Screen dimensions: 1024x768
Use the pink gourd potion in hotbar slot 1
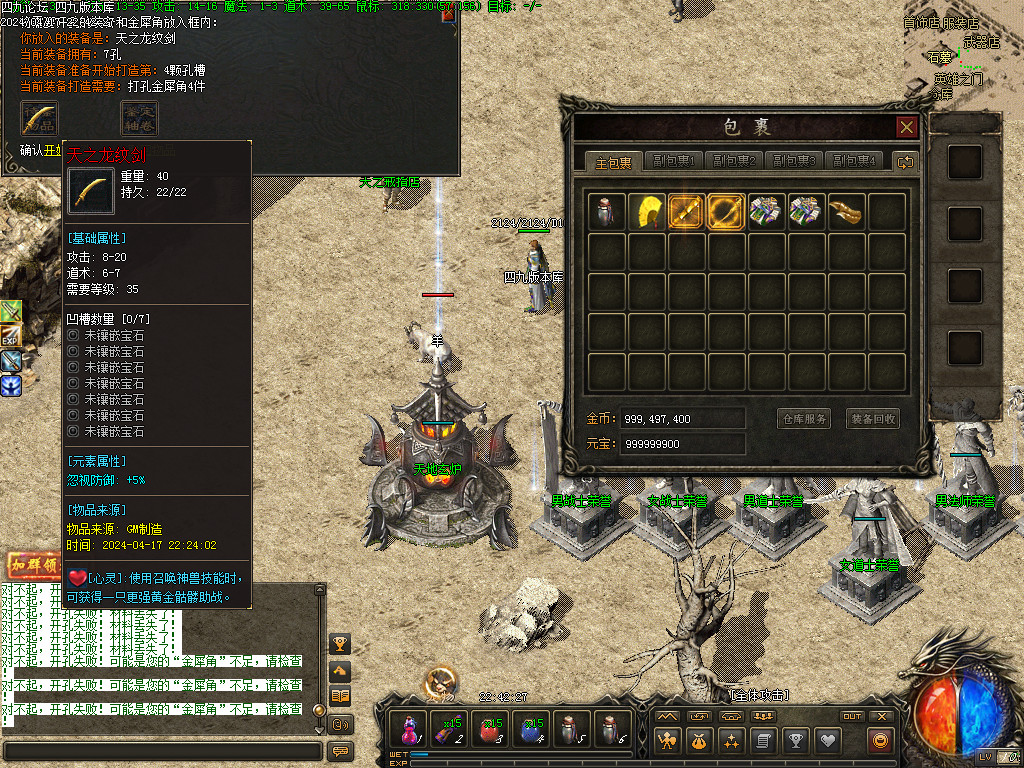pyautogui.click(x=409, y=729)
